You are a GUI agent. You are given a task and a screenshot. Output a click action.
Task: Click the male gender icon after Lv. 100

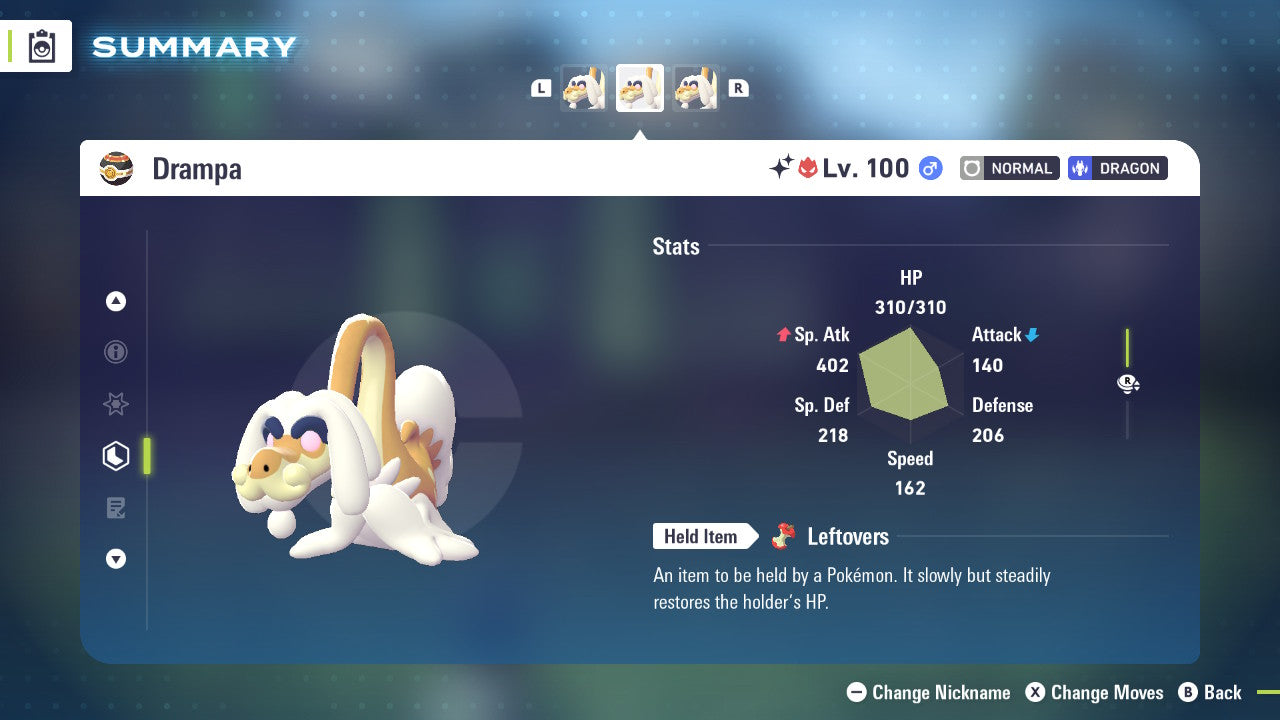click(x=929, y=168)
